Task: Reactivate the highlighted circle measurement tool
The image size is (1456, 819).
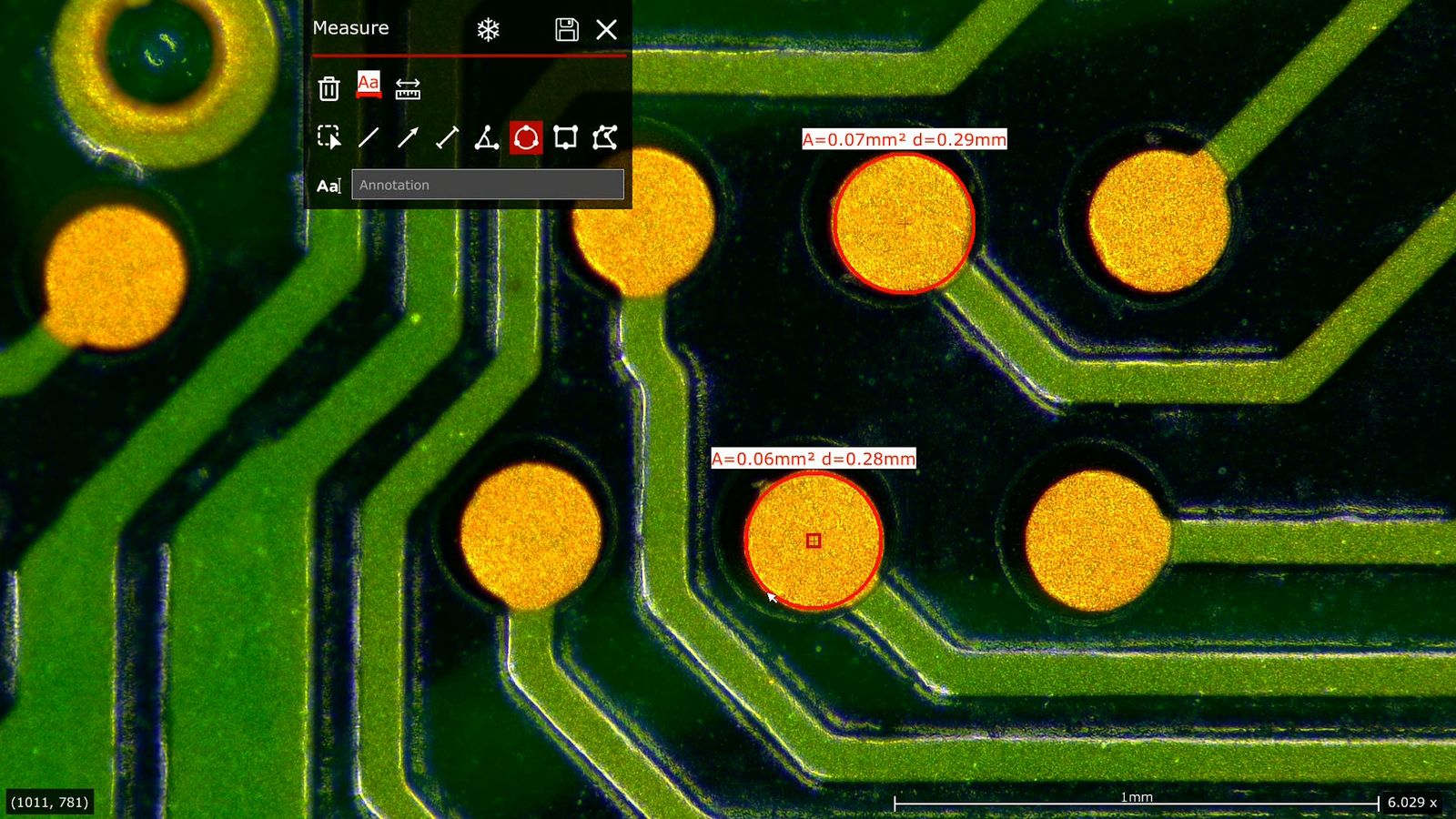Action: (527, 137)
